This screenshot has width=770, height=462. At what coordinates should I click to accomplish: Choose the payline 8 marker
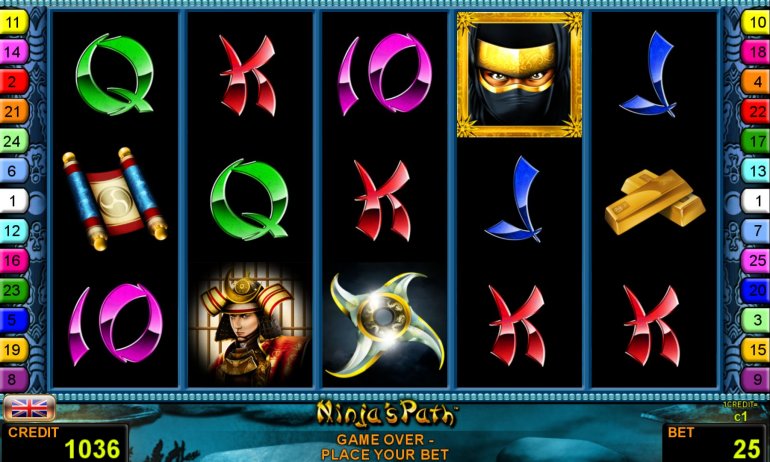click(x=14, y=379)
